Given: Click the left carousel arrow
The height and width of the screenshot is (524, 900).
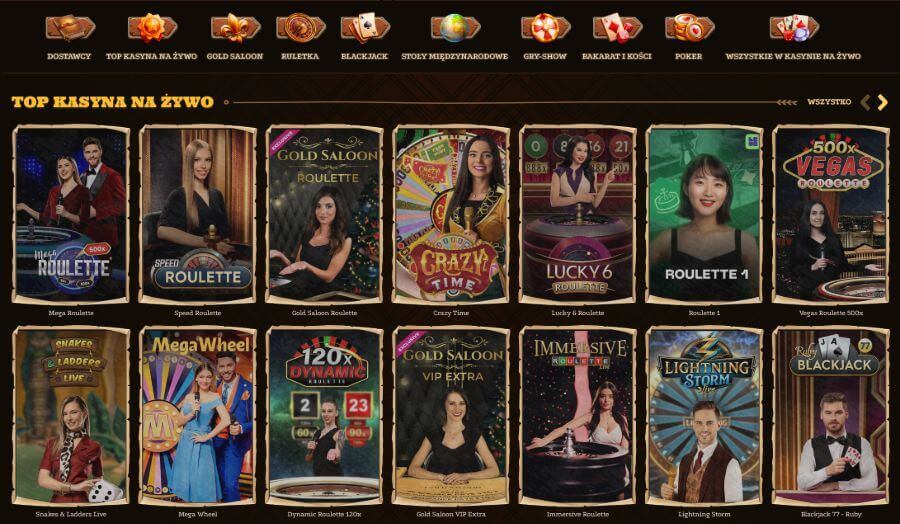Looking at the screenshot, I should point(865,102).
